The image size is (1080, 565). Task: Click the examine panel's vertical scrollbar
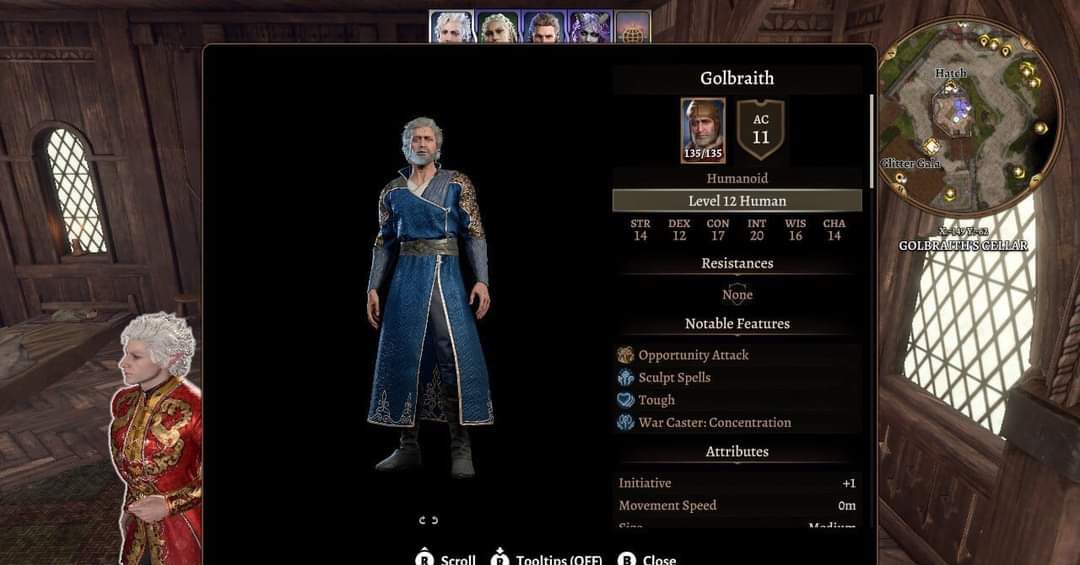pyautogui.click(x=873, y=140)
